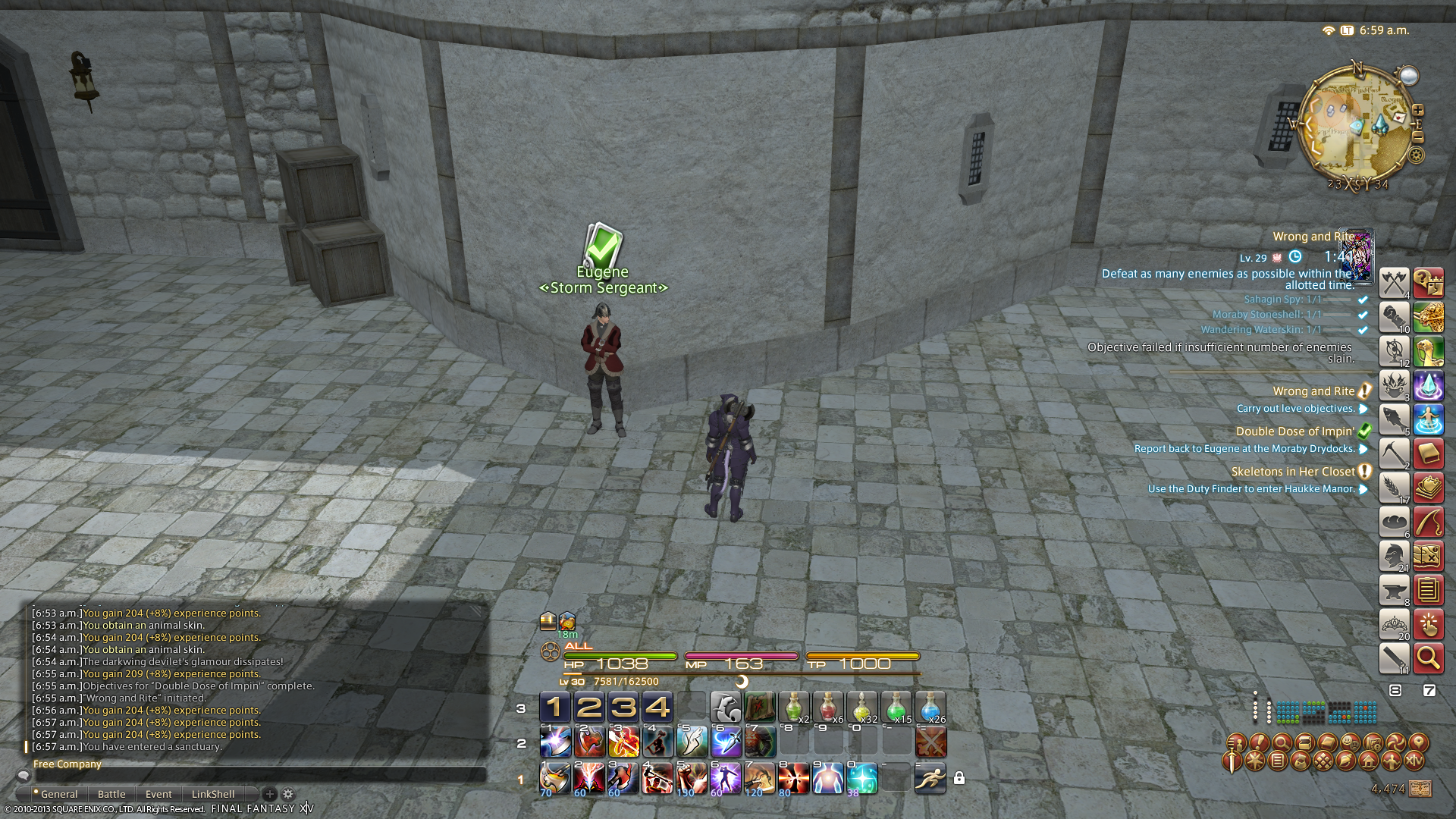Zoom out on the minimap
The image size is (1456, 819).
[1417, 137]
